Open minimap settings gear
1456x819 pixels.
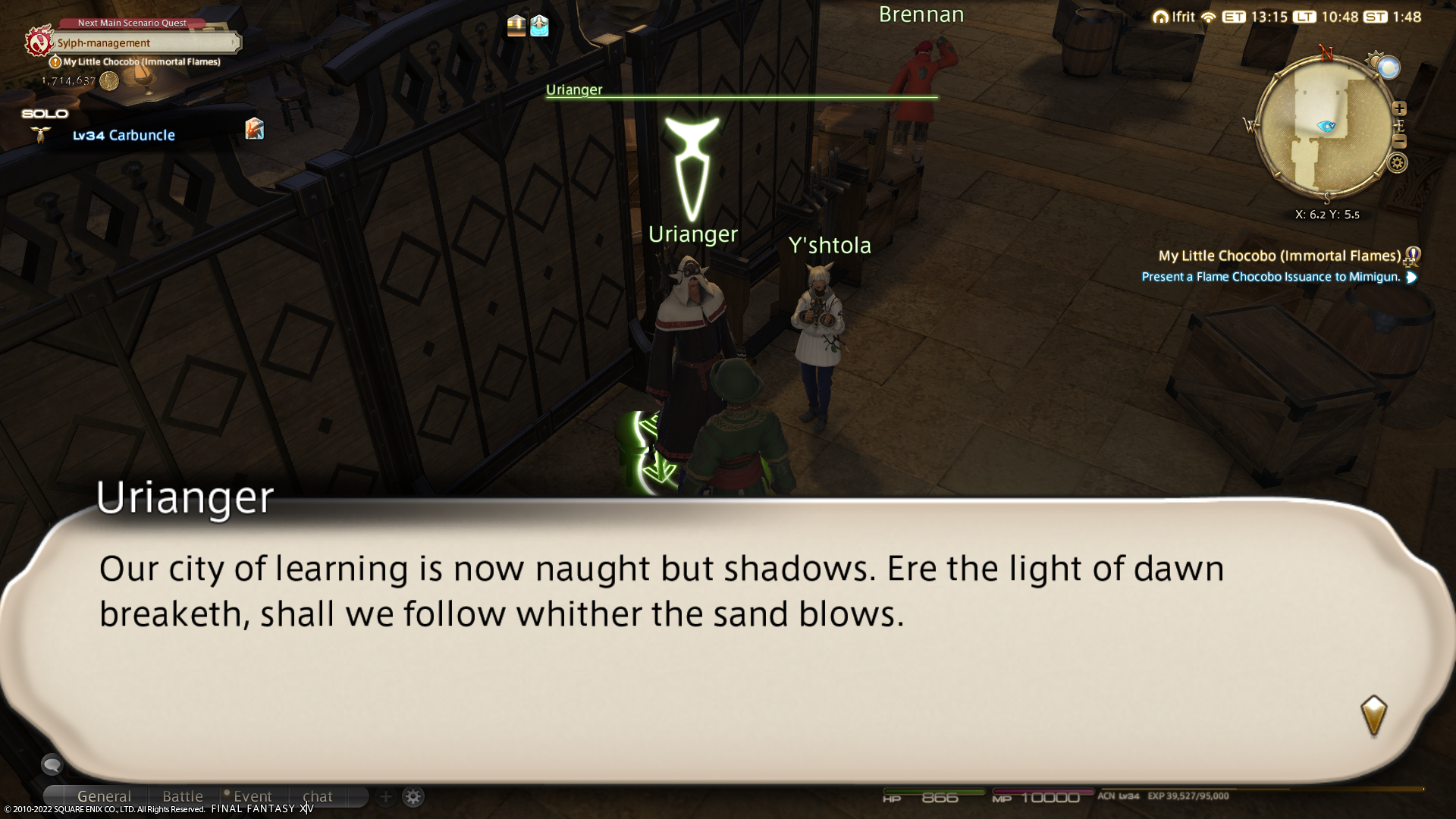click(x=1397, y=162)
